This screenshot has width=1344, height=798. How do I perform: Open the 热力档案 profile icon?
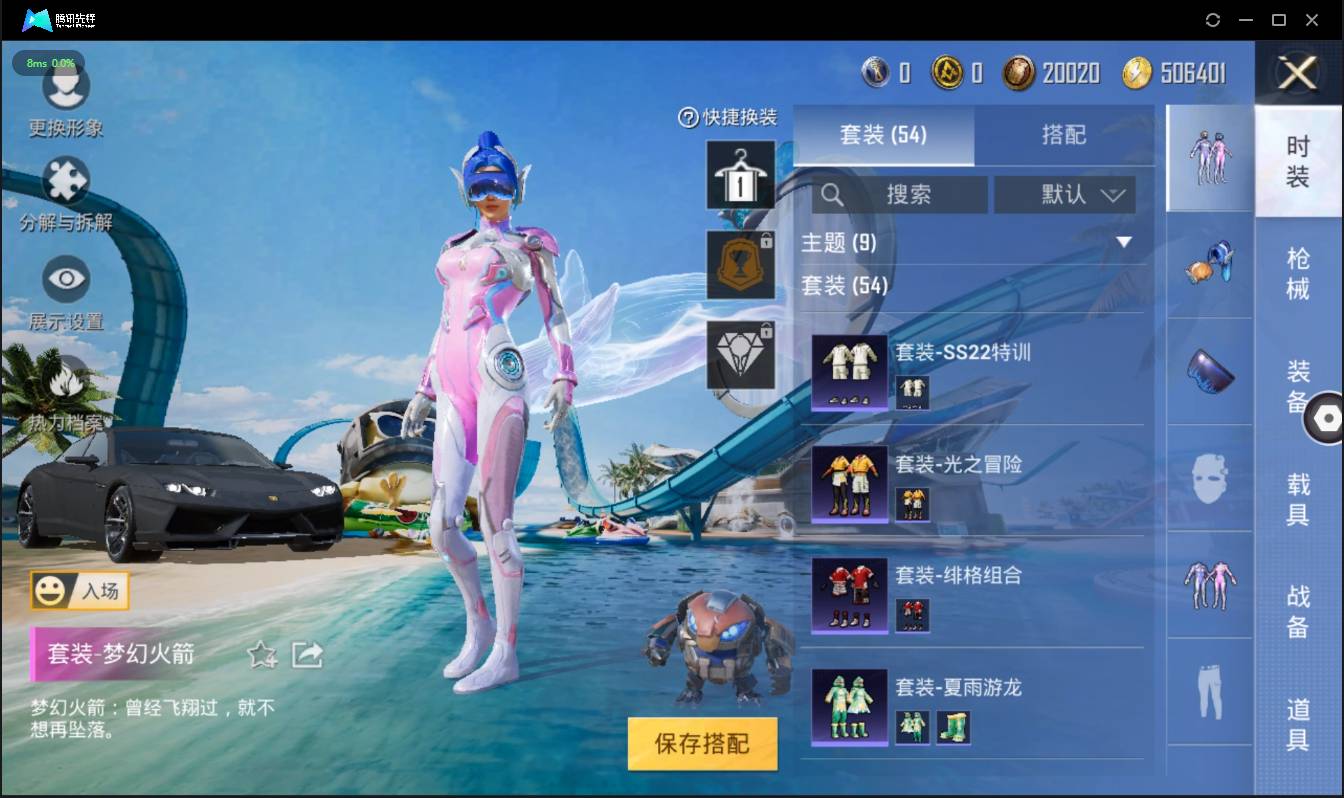pos(66,384)
